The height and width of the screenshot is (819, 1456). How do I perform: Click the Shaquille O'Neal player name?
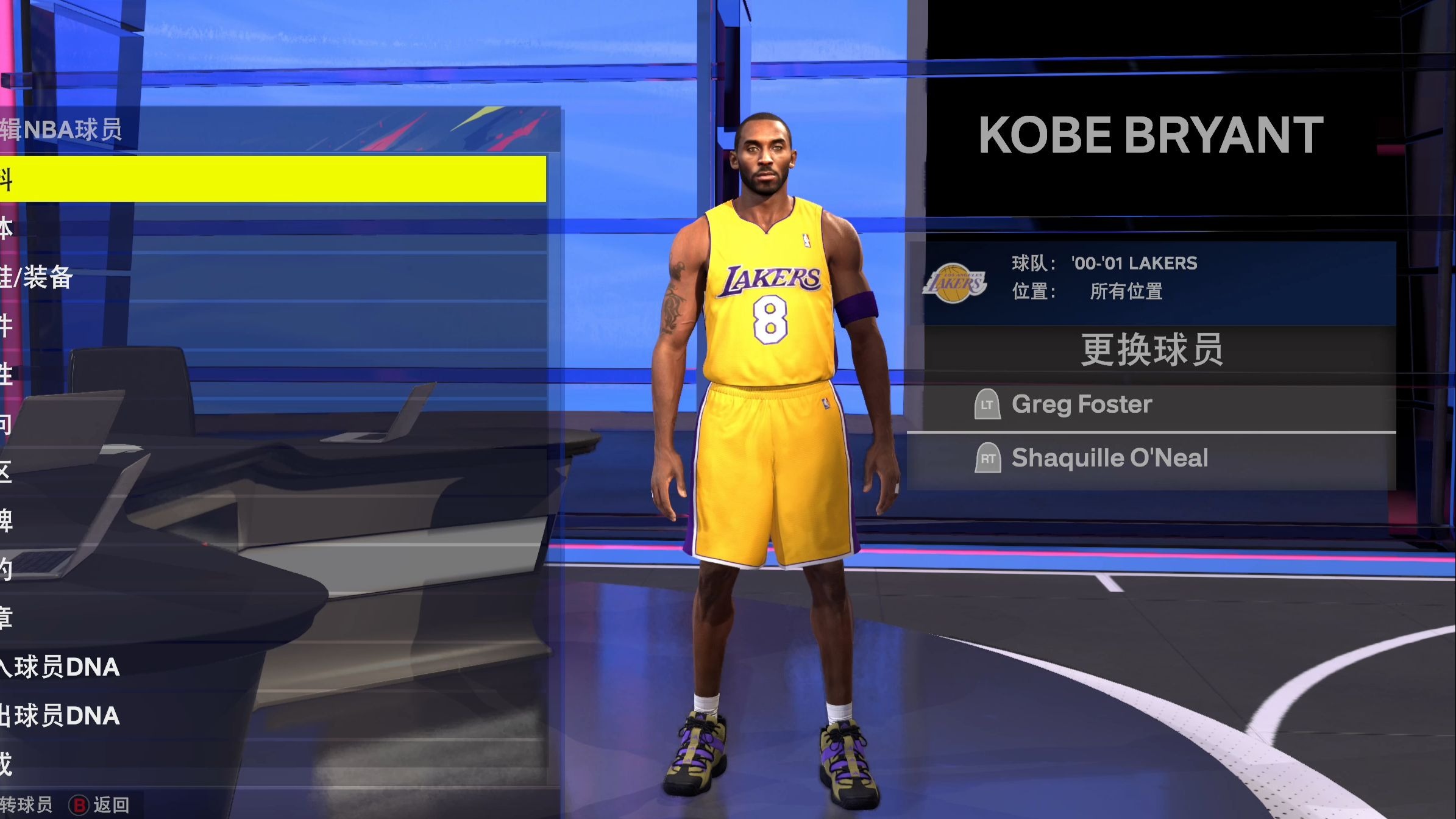[x=1109, y=458]
